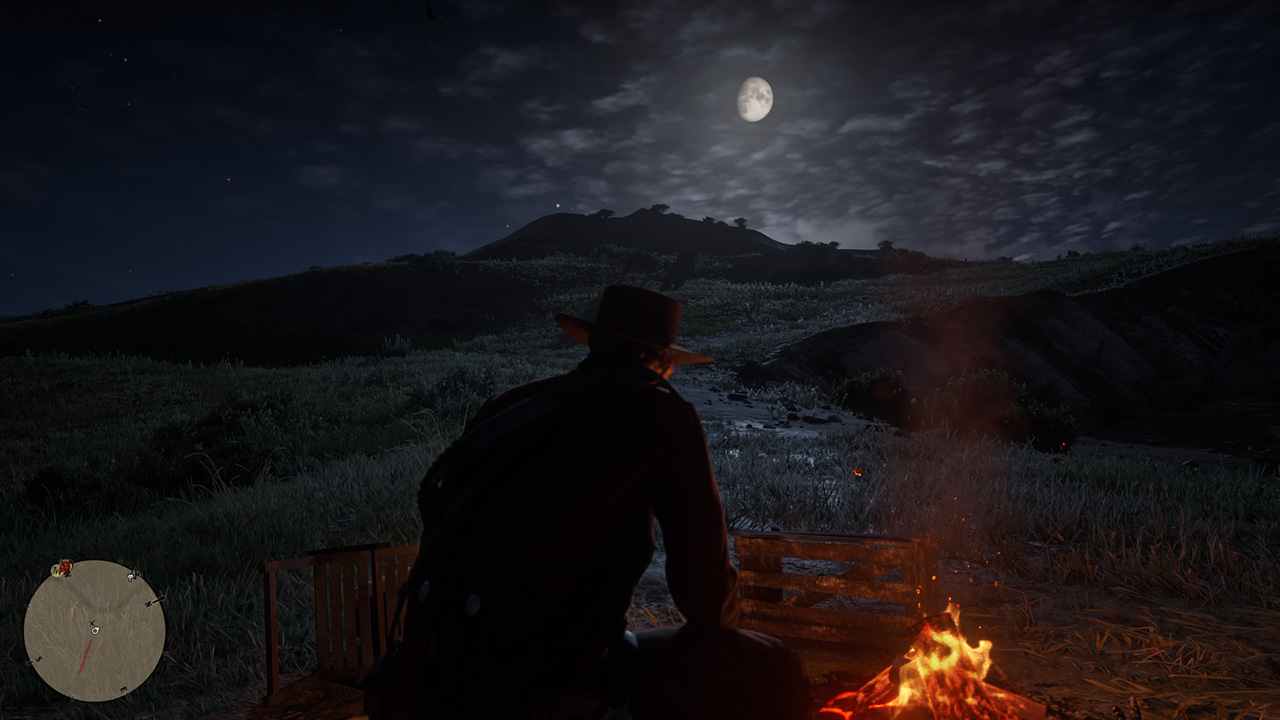Click the S compass letter on the minimap
Image resolution: width=1280 pixels, height=720 pixels.
[38, 660]
